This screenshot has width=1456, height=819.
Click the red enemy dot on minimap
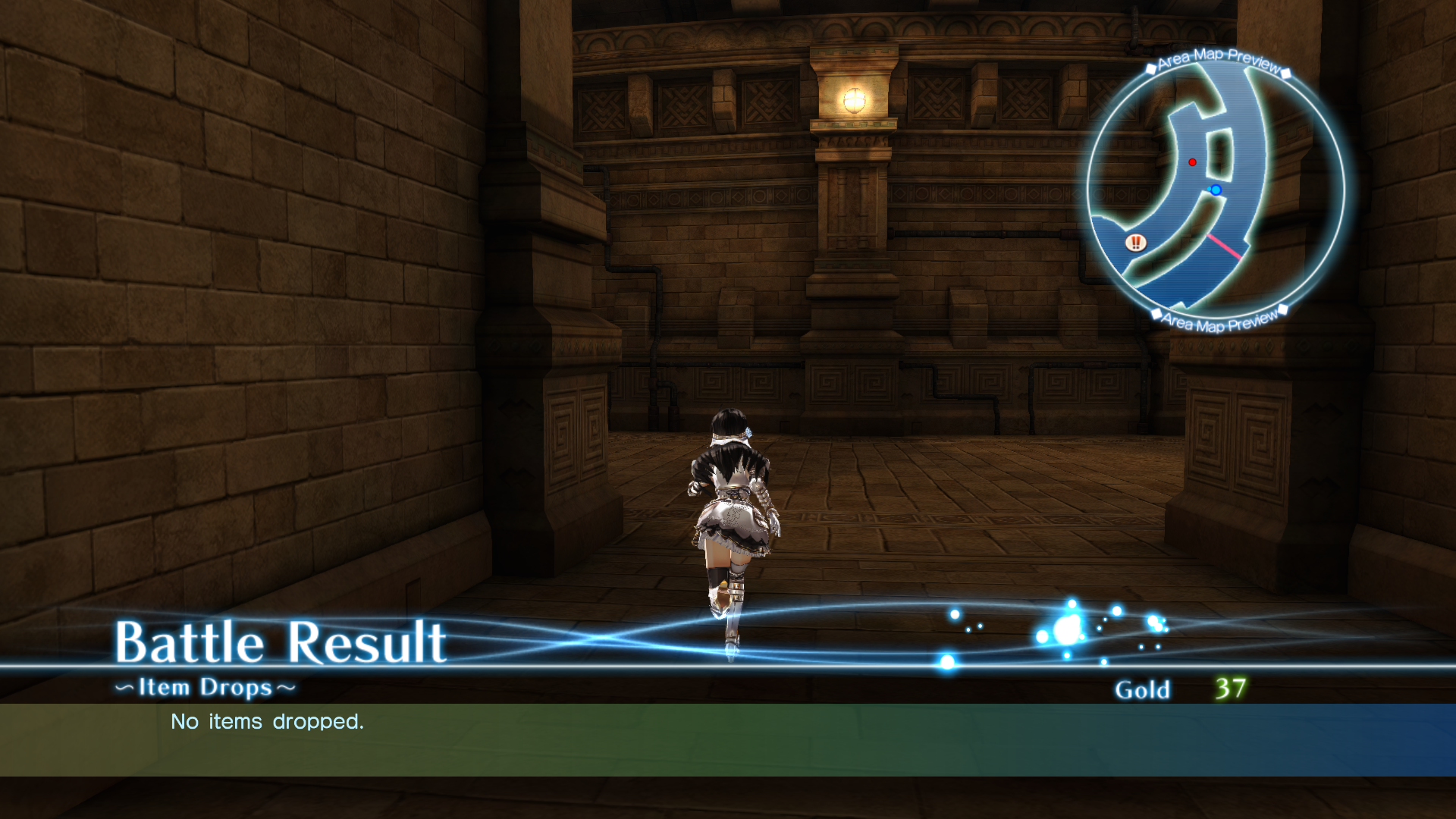coord(1193,162)
